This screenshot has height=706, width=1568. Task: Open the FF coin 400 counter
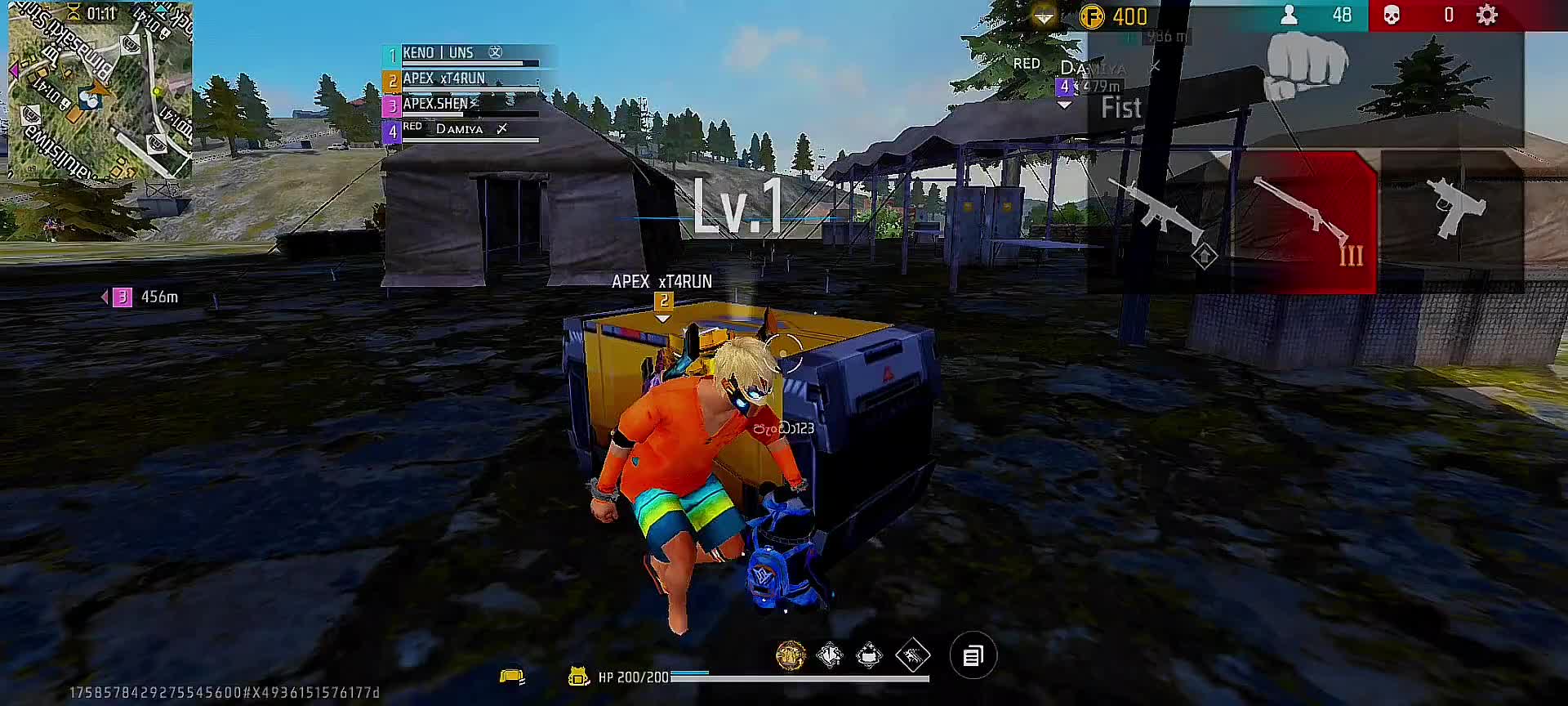coord(1115,16)
